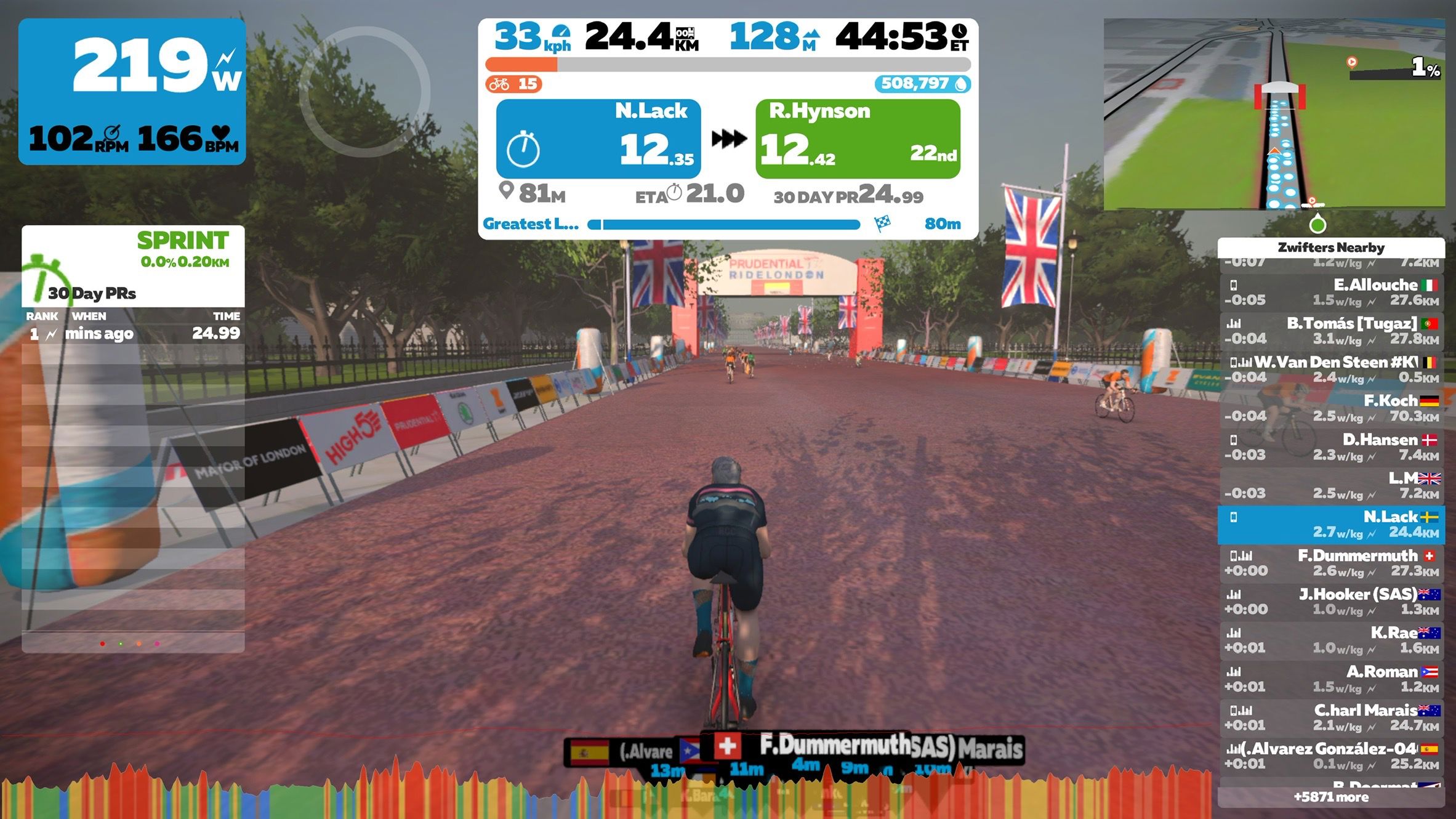Choose C.harl Marais rider row

point(1331,717)
